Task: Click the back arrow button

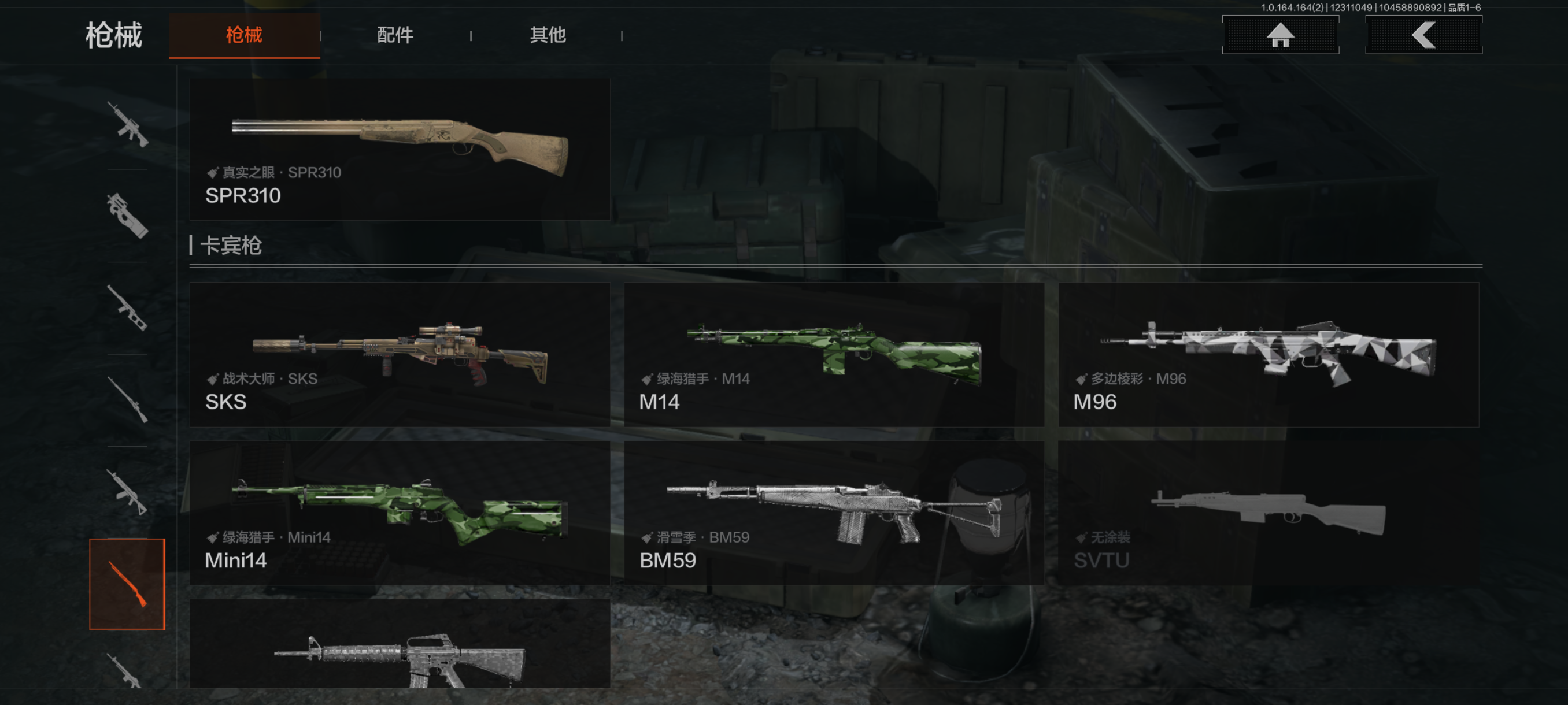Action: tap(1423, 35)
